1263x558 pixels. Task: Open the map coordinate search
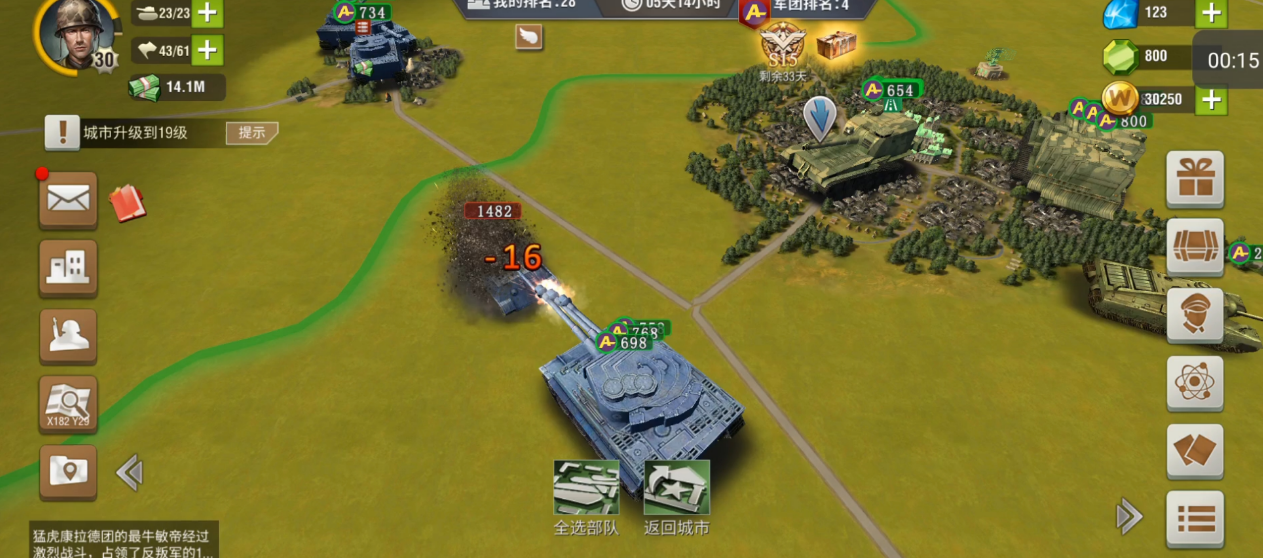pyautogui.click(x=68, y=405)
